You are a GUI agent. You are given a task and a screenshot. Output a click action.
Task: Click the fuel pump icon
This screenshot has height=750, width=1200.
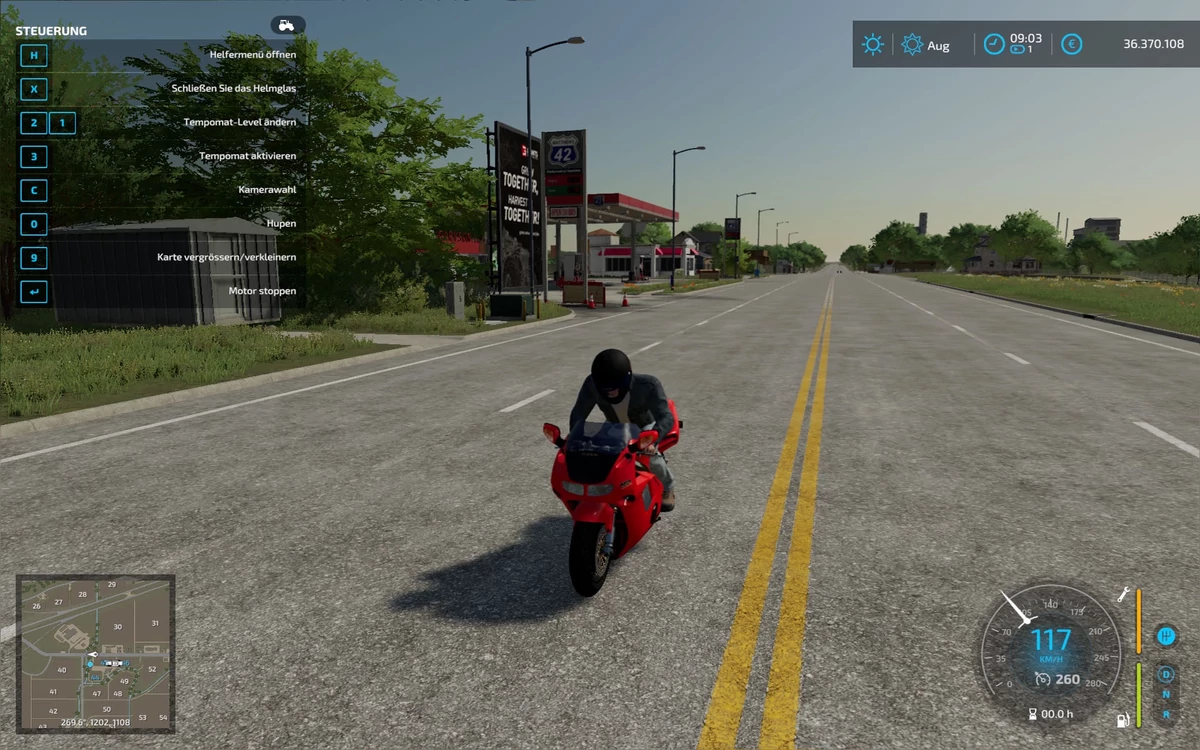pos(1123,719)
